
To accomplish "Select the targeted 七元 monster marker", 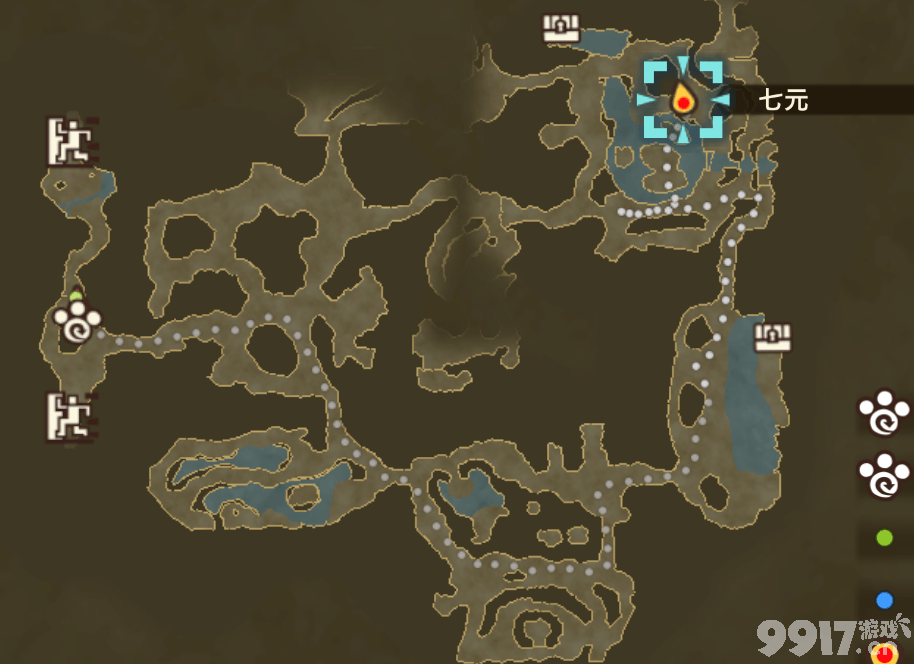I will pos(683,99).
